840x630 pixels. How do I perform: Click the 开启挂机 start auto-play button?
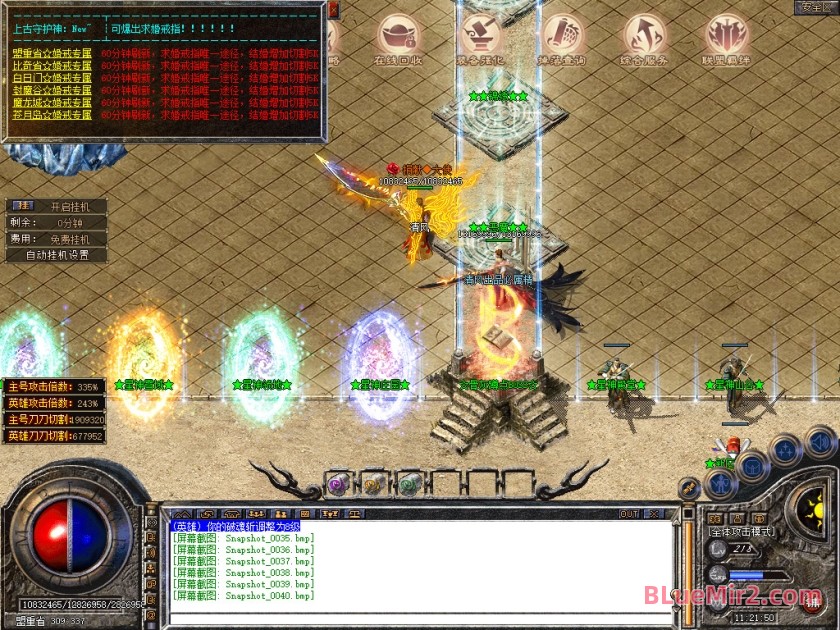[x=69, y=207]
